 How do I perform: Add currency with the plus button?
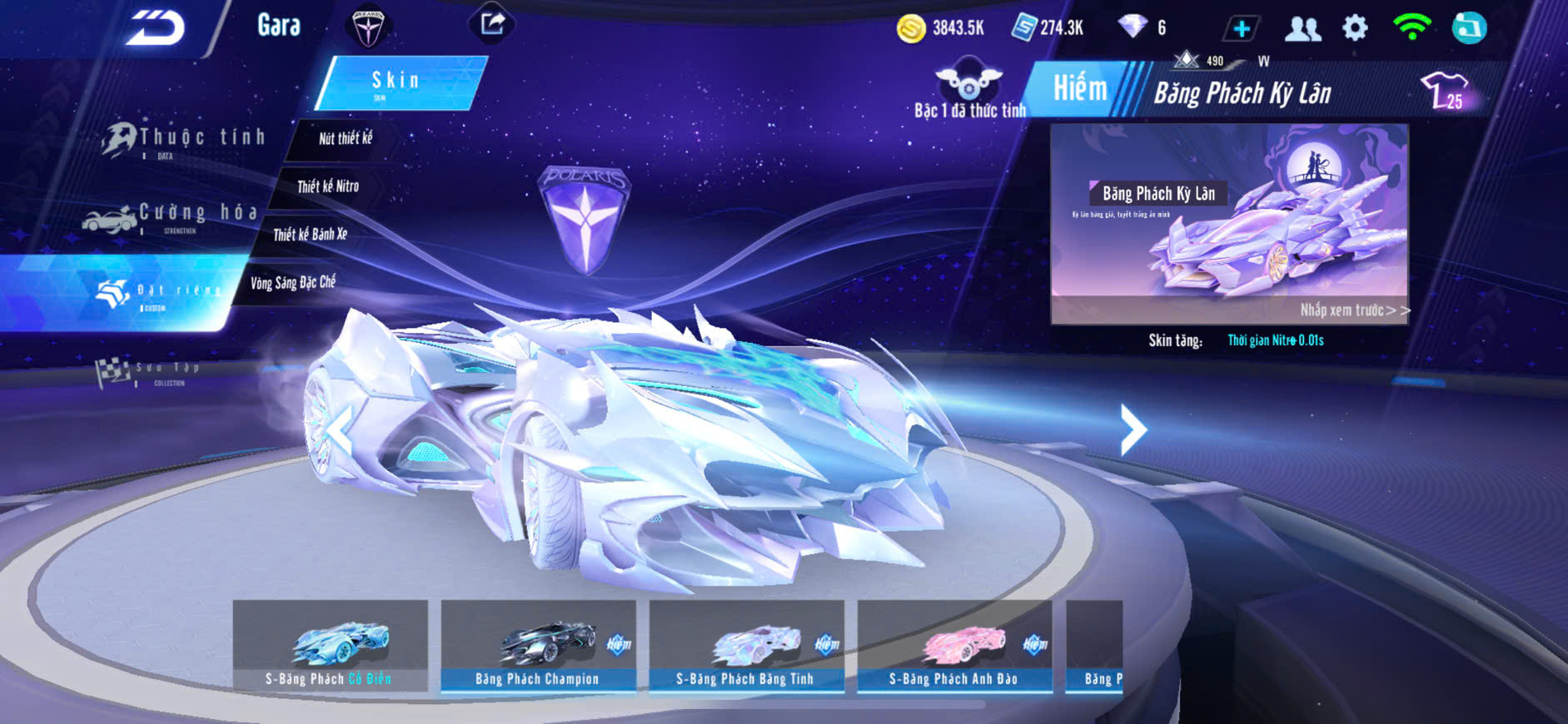[x=1241, y=29]
